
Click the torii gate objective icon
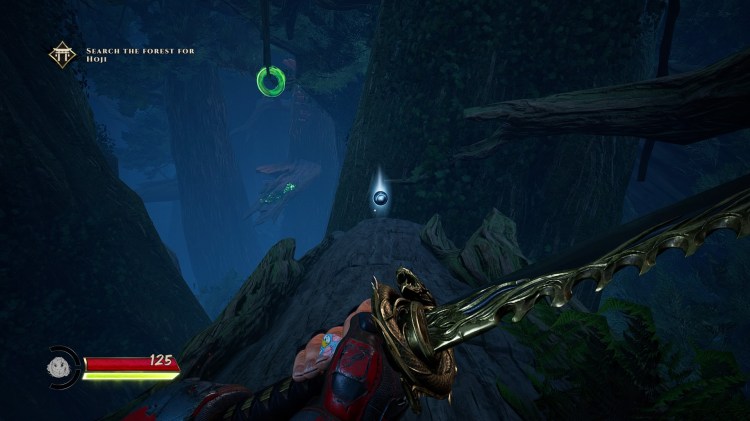click(62, 54)
